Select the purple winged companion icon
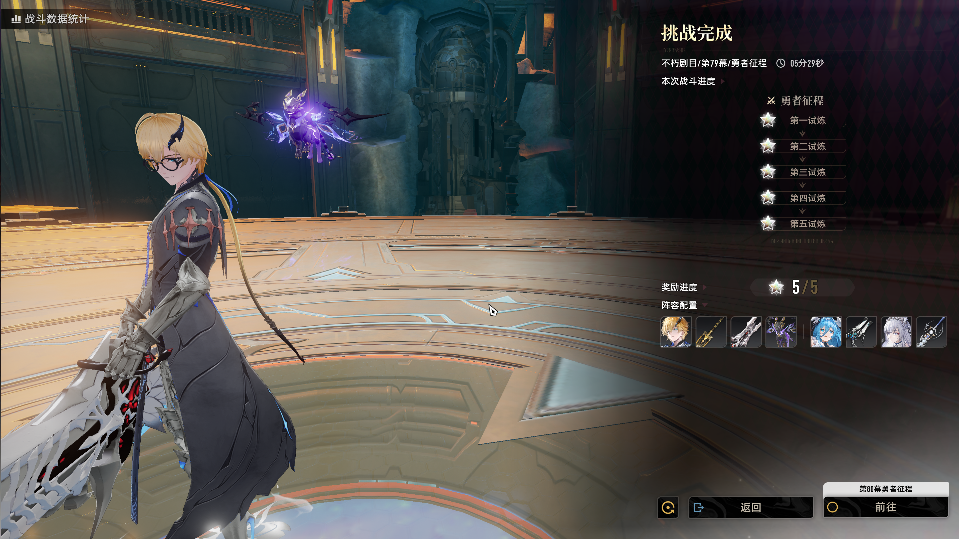The image size is (959, 539). coord(781,331)
